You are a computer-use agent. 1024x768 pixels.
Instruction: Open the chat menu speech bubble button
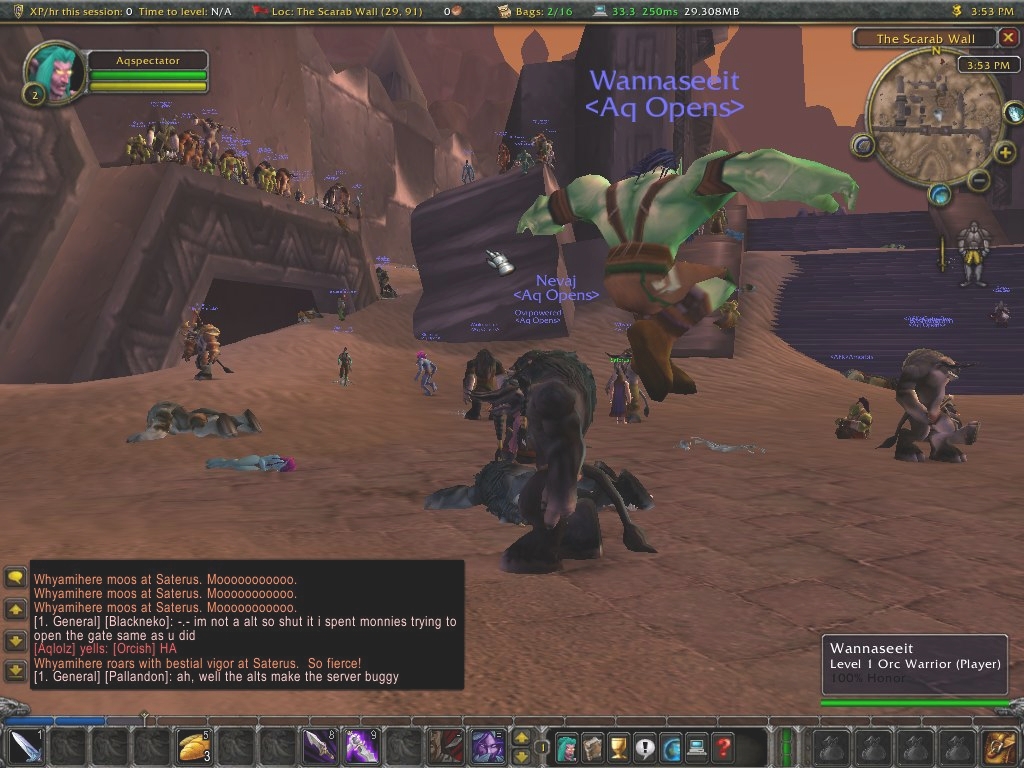(x=15, y=577)
